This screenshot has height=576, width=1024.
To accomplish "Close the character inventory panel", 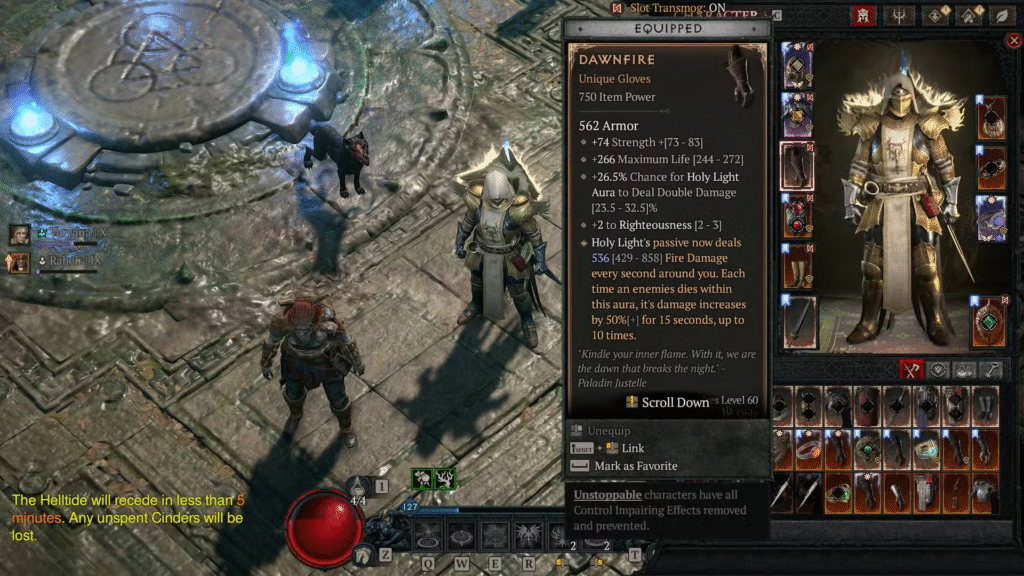I will click(1014, 40).
